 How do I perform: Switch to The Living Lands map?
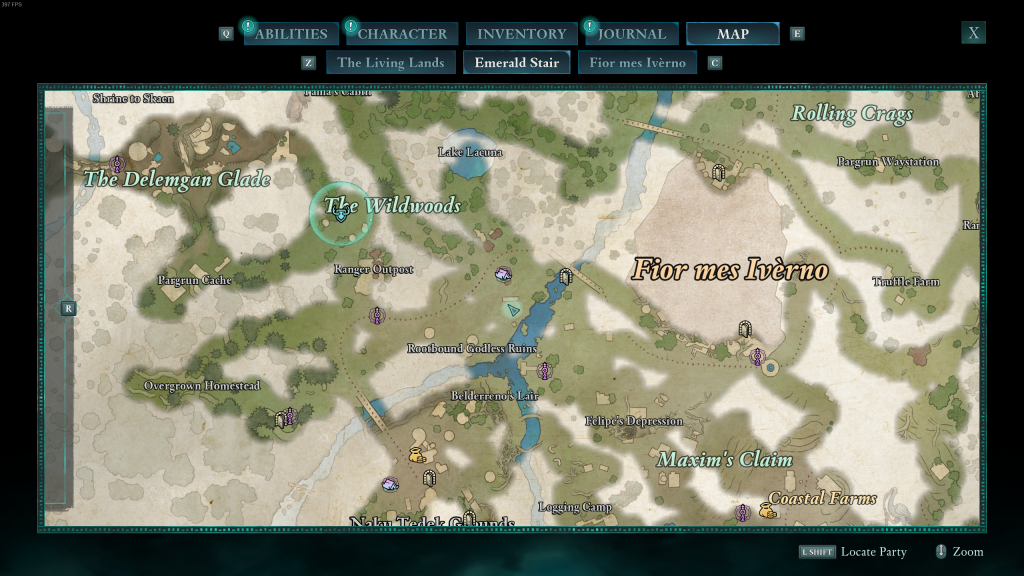[390, 63]
